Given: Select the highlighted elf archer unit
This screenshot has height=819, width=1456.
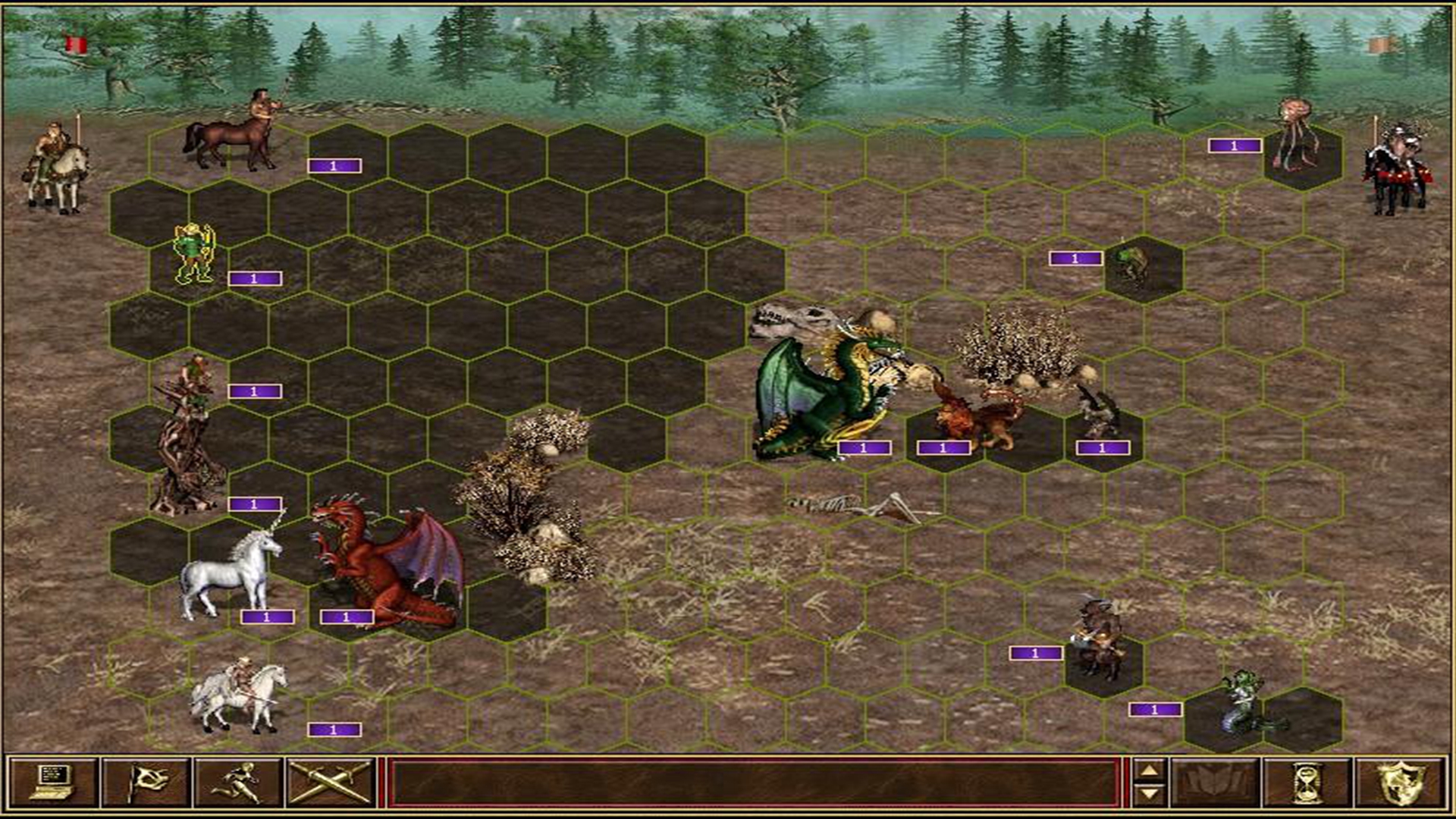Looking at the screenshot, I should click(x=194, y=253).
